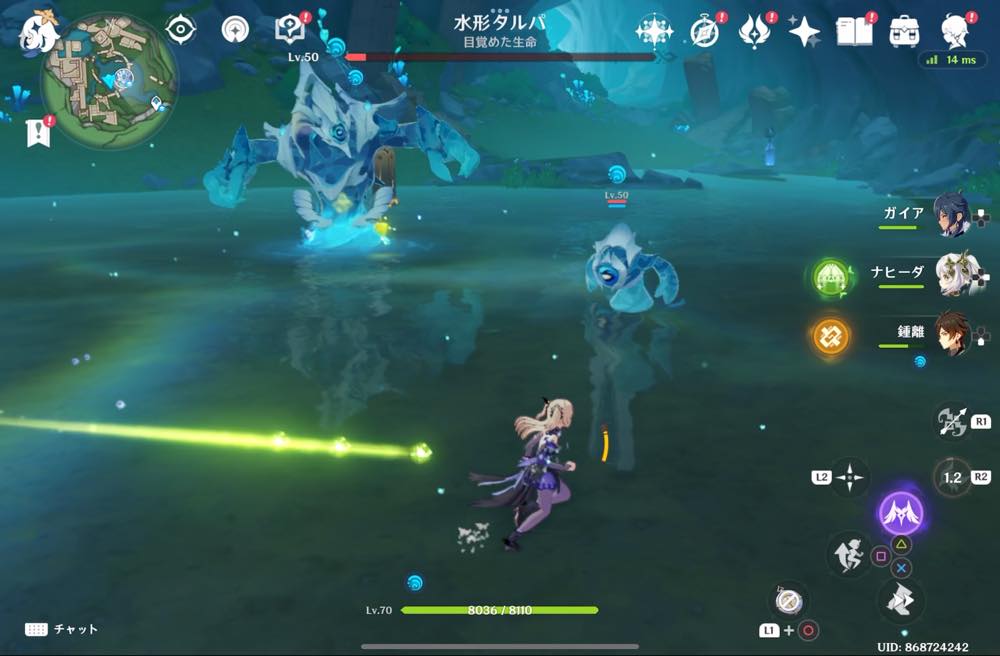The image size is (1000, 656).
Task: Open the circular minimap
Action: pos(110,80)
